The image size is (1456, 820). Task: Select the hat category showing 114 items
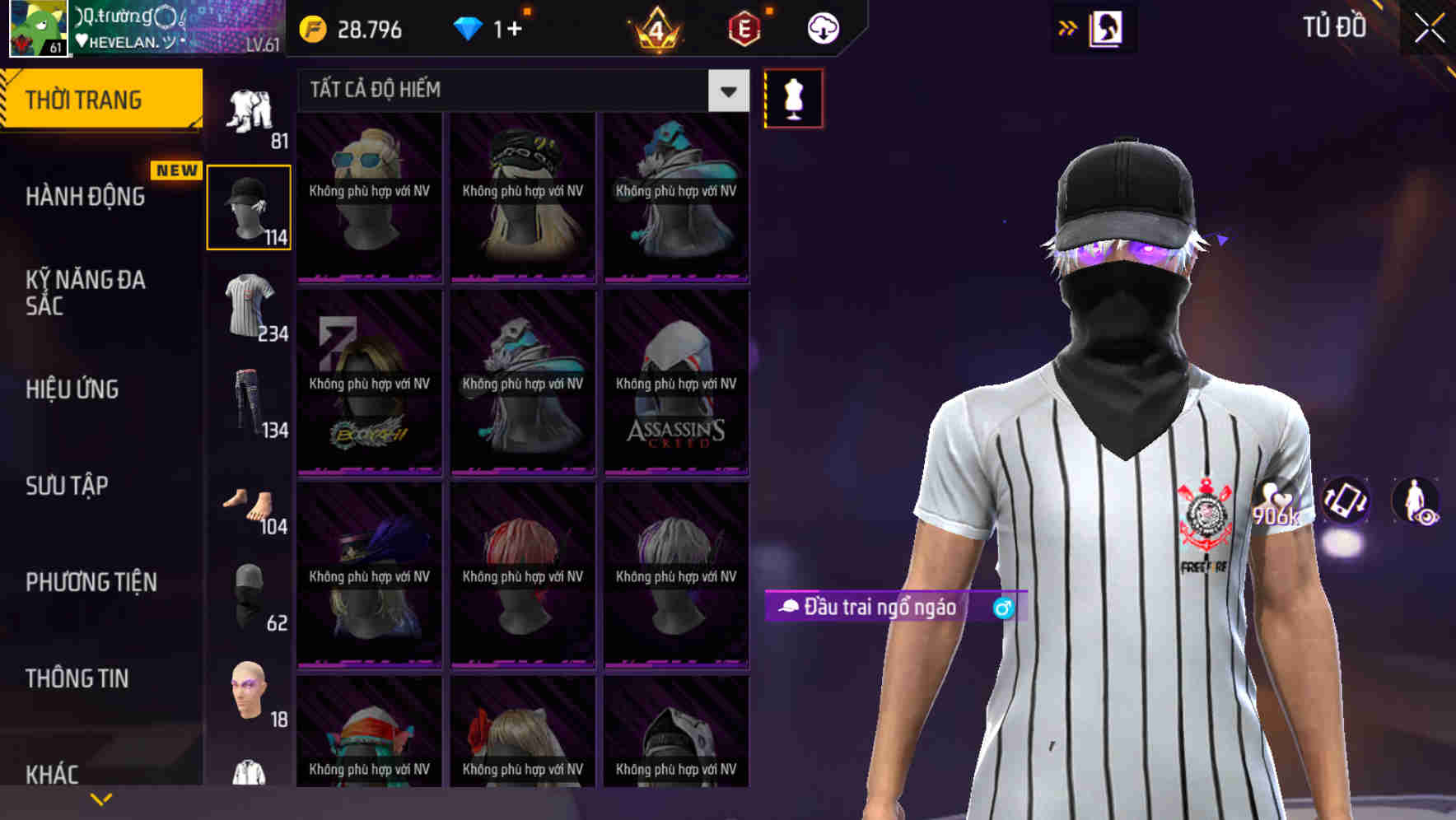[248, 206]
